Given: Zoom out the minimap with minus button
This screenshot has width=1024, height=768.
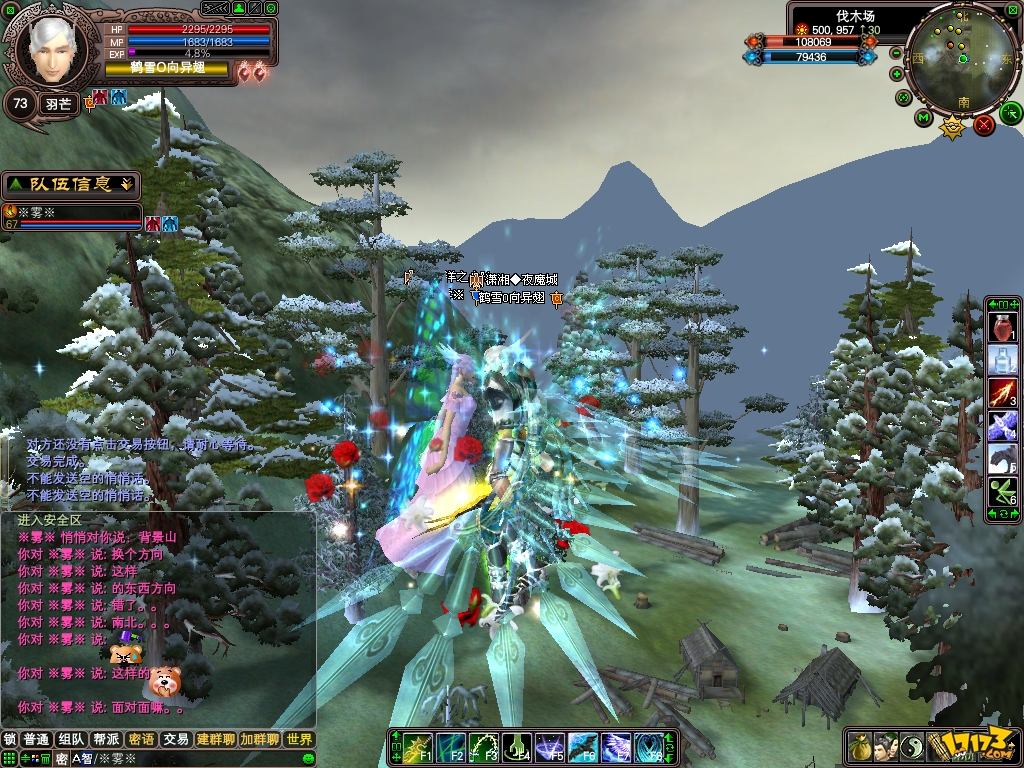Looking at the screenshot, I should [x=896, y=53].
